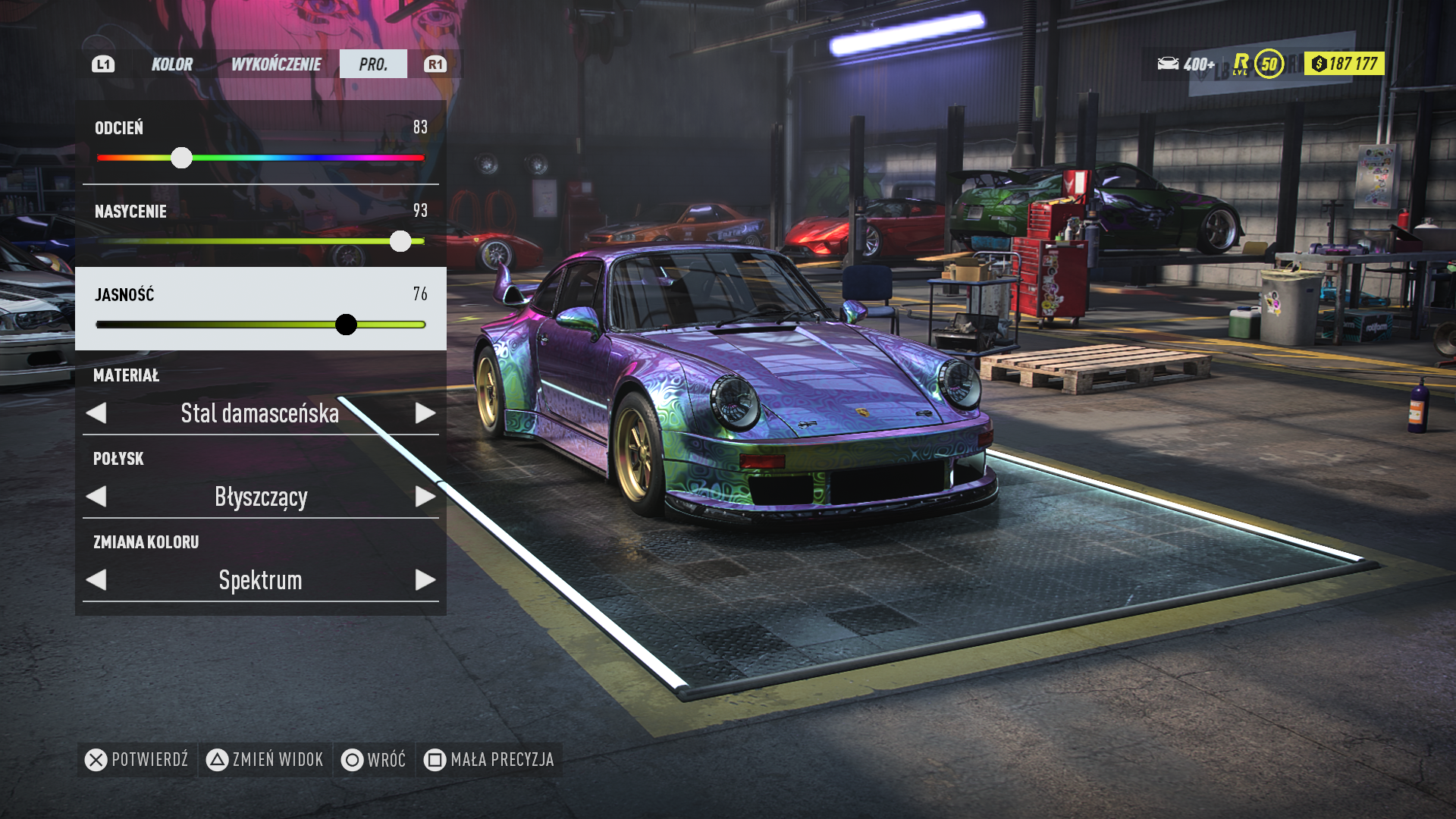Screen dimensions: 1456x819
Task: Choose previous MATERIAŁ with left arrow
Action: click(x=96, y=413)
